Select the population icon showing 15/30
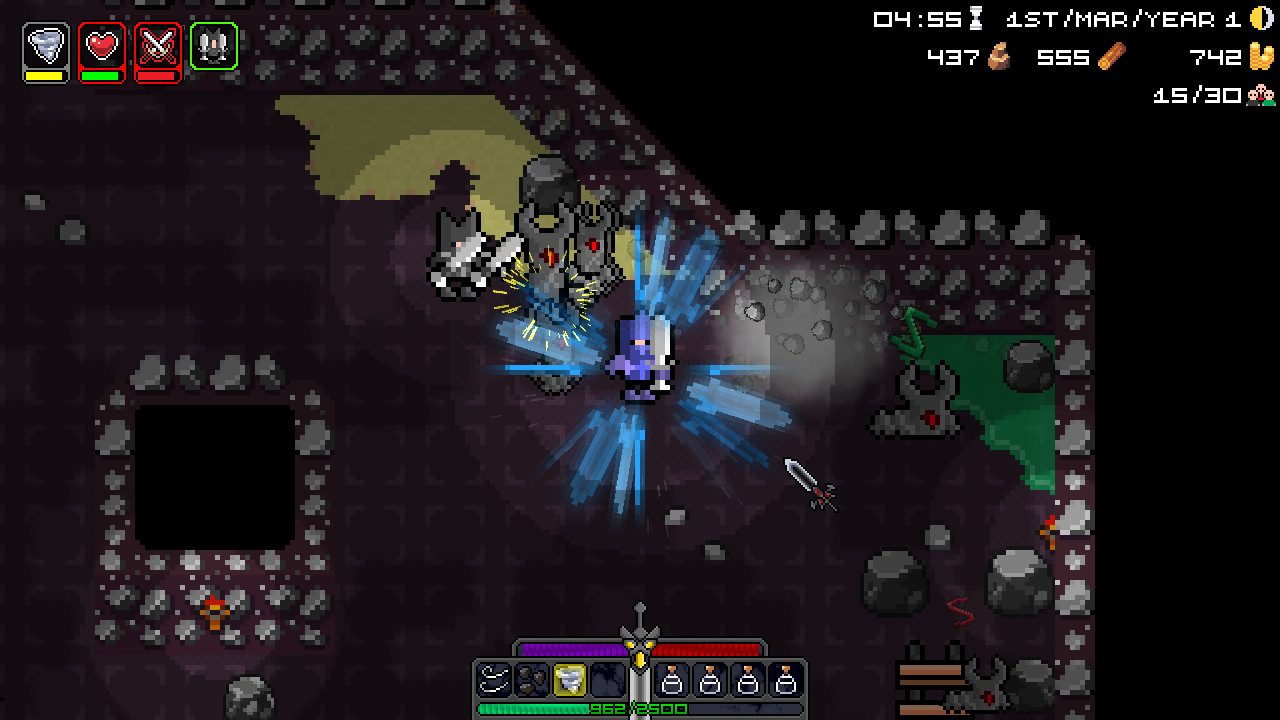Screen dimensions: 1280x720 point(1261,95)
